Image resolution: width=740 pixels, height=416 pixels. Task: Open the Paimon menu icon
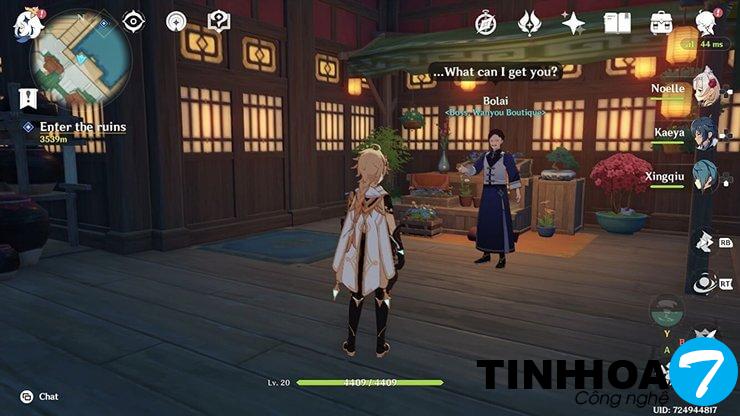pyautogui.click(x=22, y=22)
